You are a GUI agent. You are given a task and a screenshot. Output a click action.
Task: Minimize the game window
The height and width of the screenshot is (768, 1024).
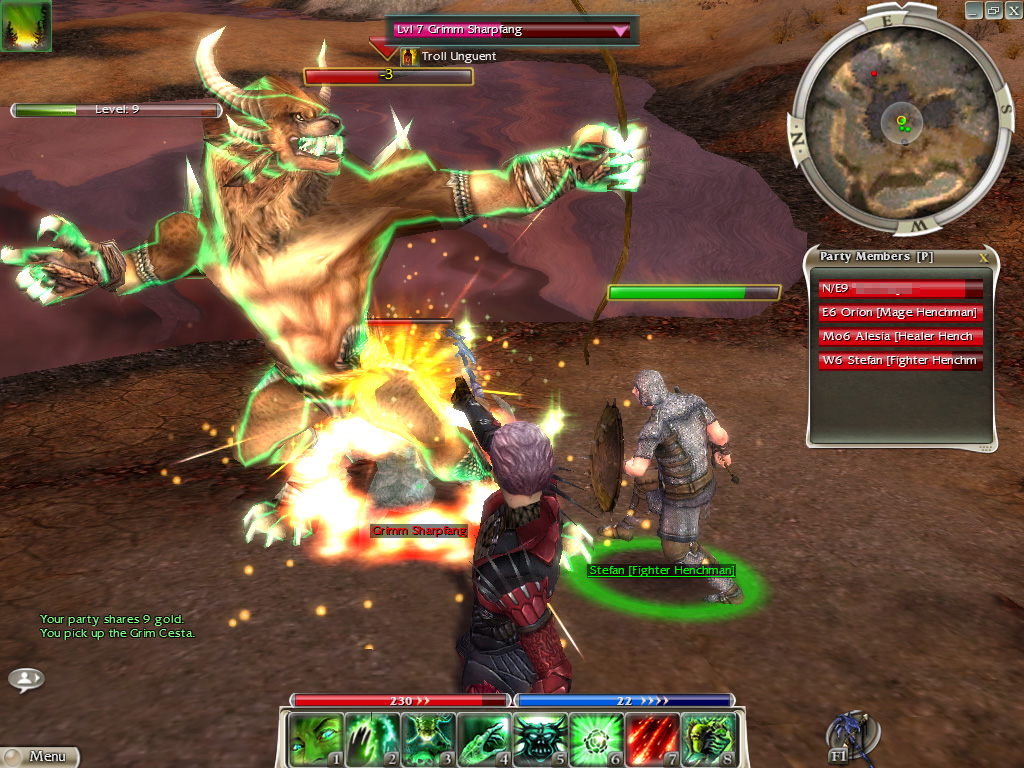[x=975, y=10]
